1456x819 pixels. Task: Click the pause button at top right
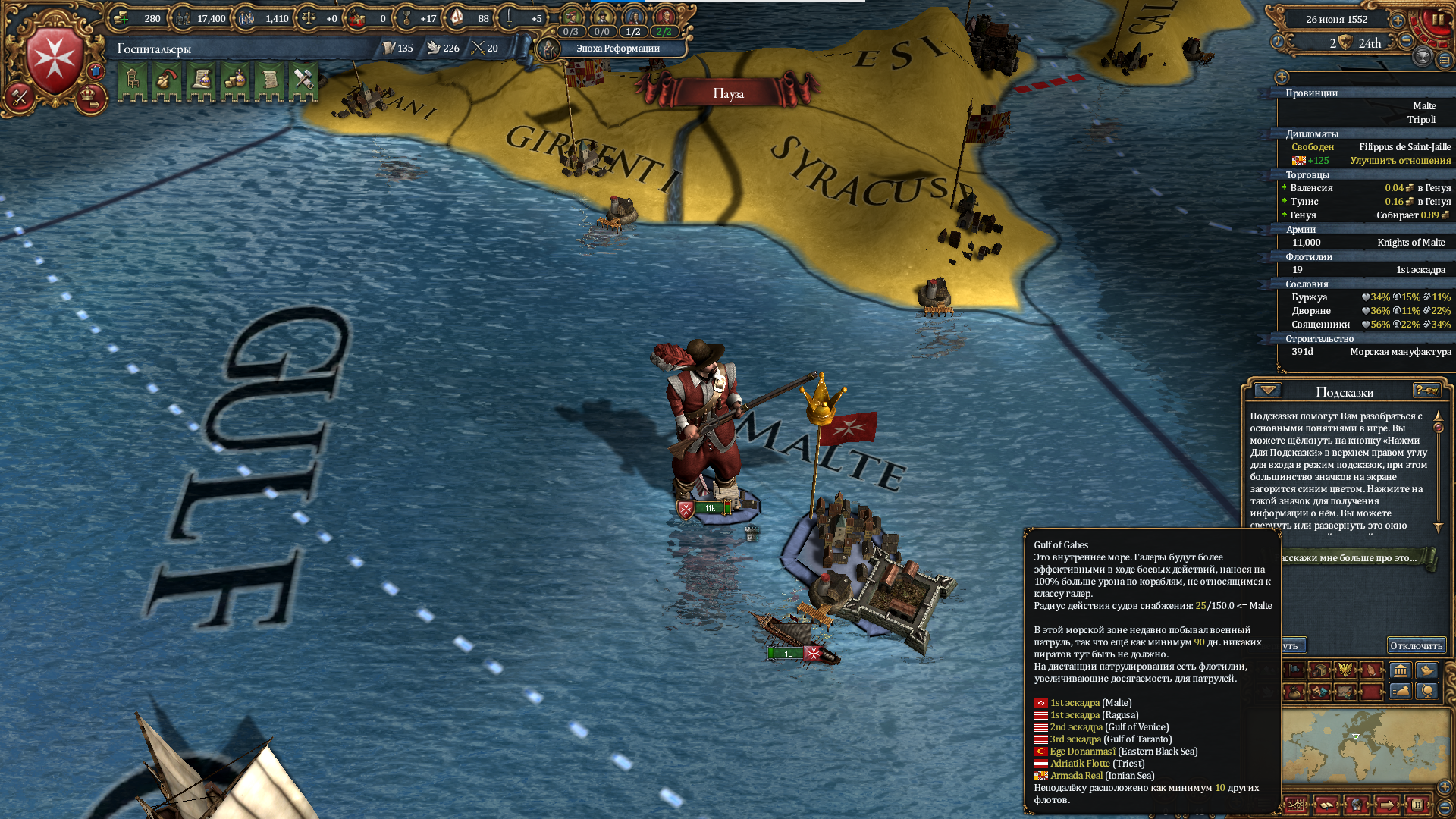[1438, 20]
